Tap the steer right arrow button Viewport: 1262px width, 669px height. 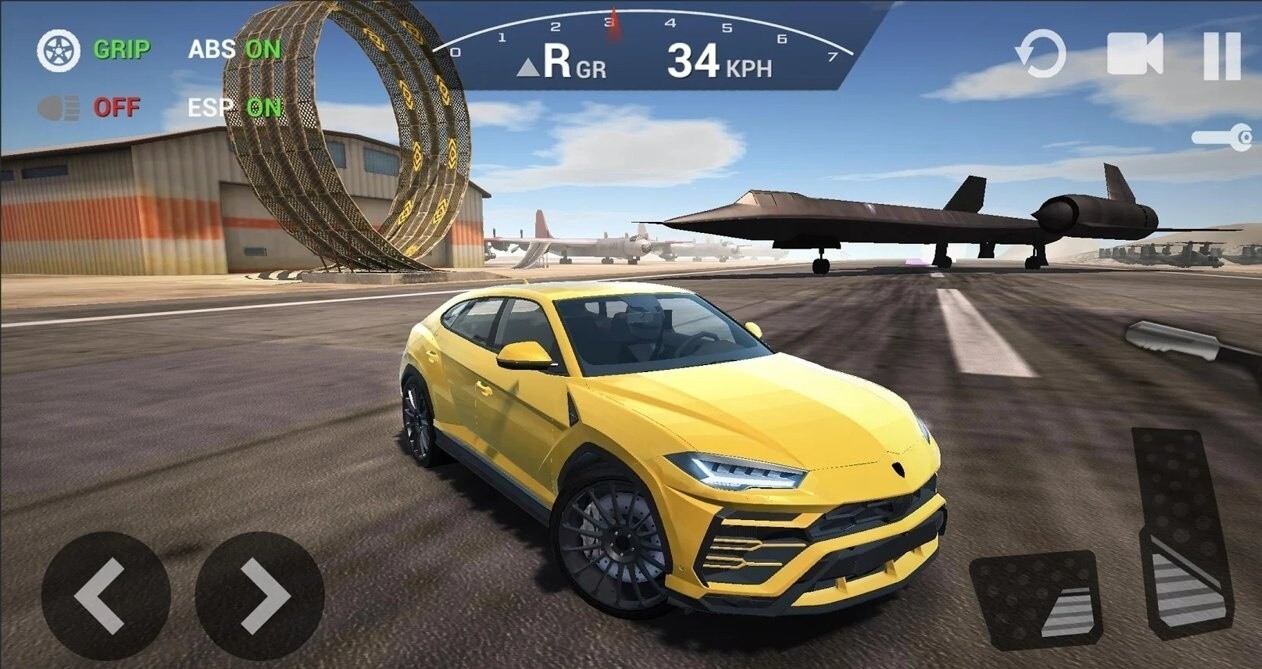259,595
